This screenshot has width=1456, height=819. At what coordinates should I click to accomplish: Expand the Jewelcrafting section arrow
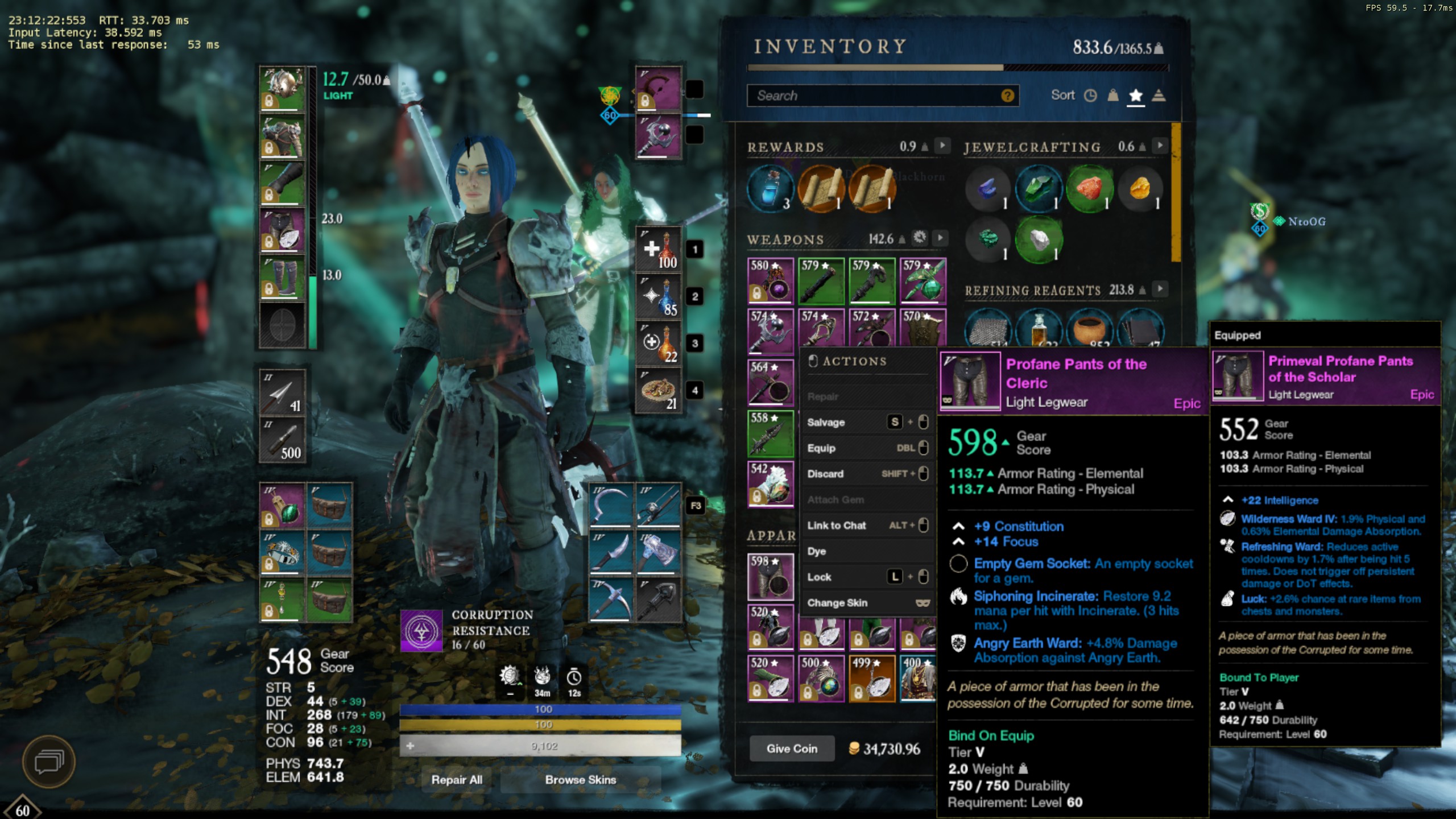(1160, 147)
